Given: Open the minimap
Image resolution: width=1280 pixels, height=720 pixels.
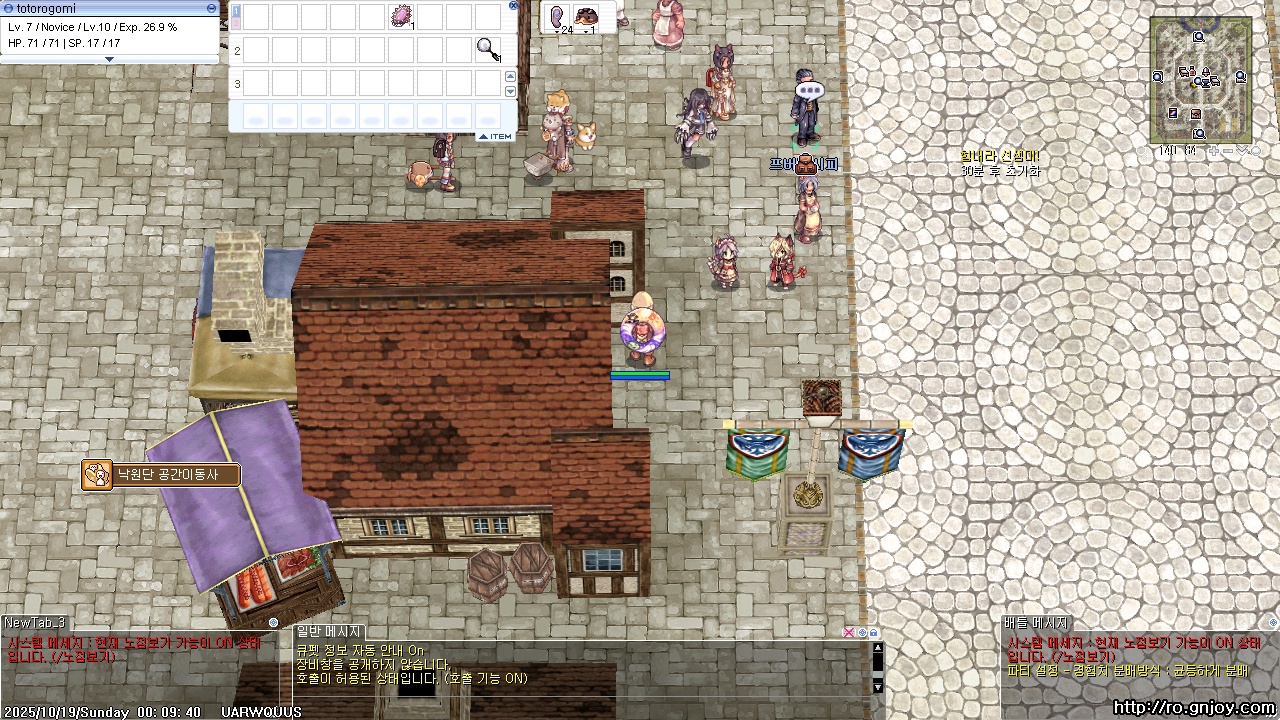Looking at the screenshot, I should (1199, 80).
